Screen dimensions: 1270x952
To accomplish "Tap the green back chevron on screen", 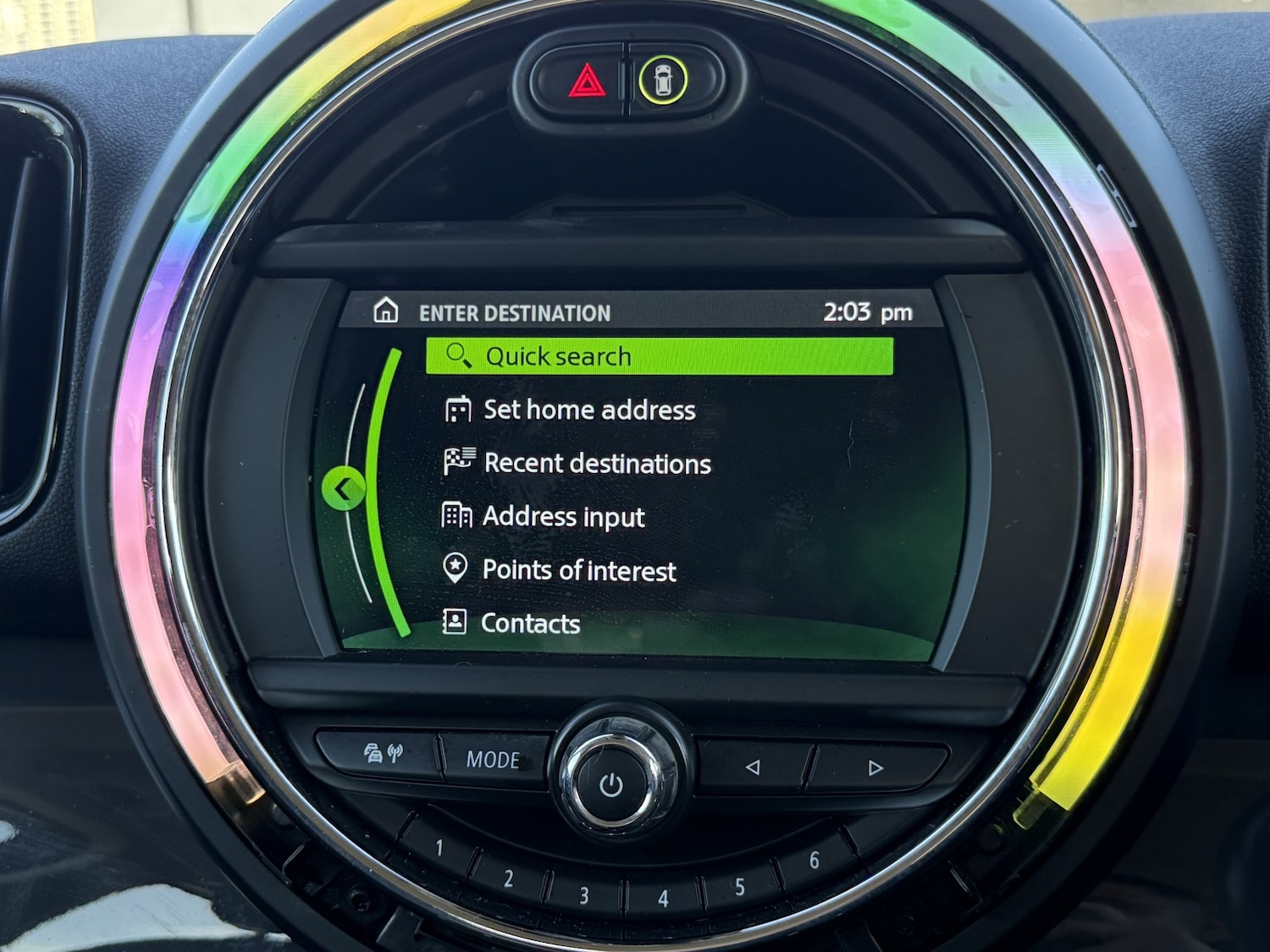I will 345,488.
